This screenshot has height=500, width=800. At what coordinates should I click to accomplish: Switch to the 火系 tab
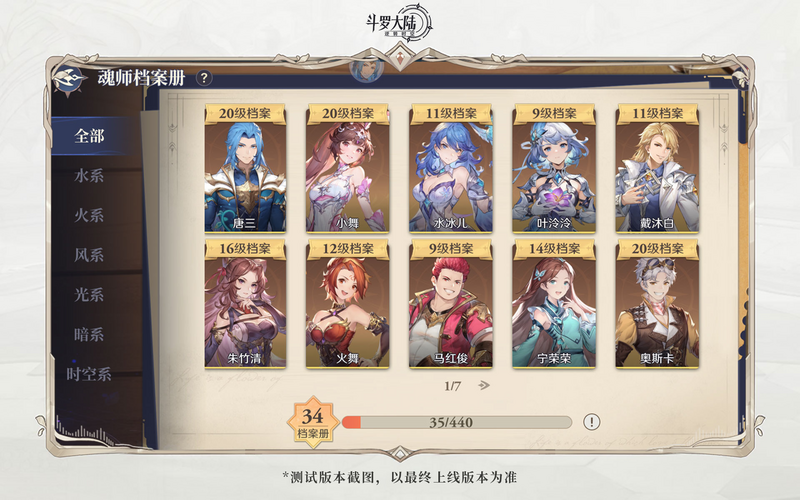pos(90,216)
